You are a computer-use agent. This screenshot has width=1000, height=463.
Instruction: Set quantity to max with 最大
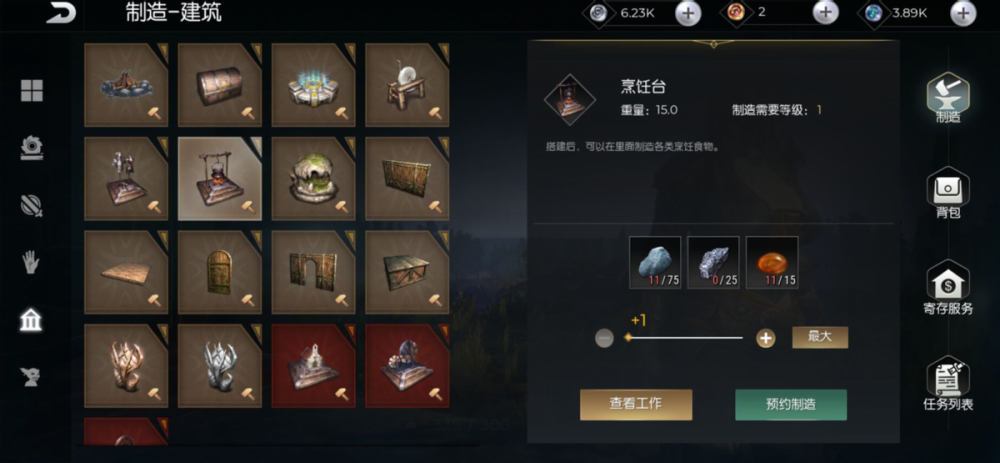tap(820, 337)
